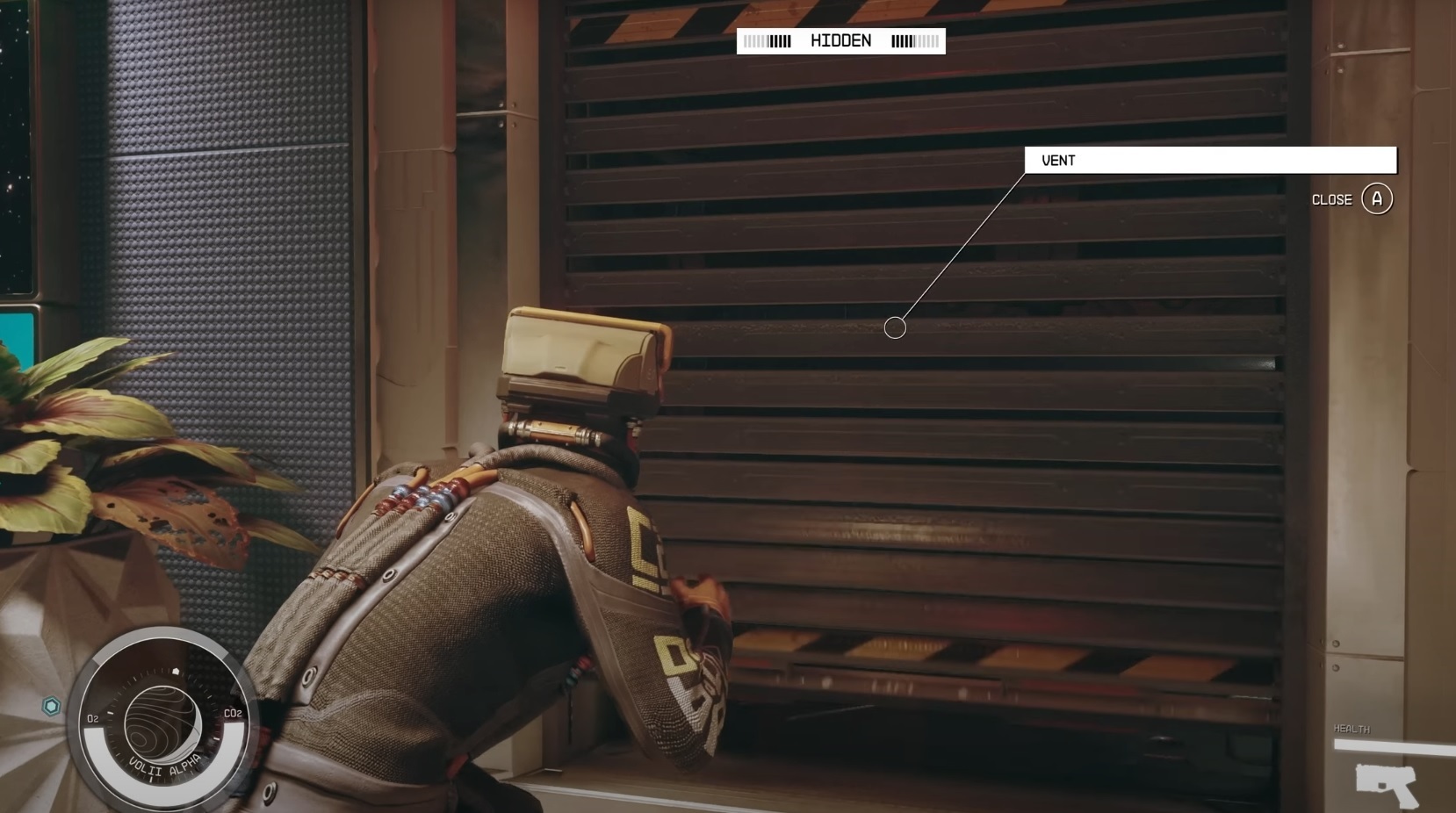
Task: Select the VENT interaction label
Action: coord(1209,161)
